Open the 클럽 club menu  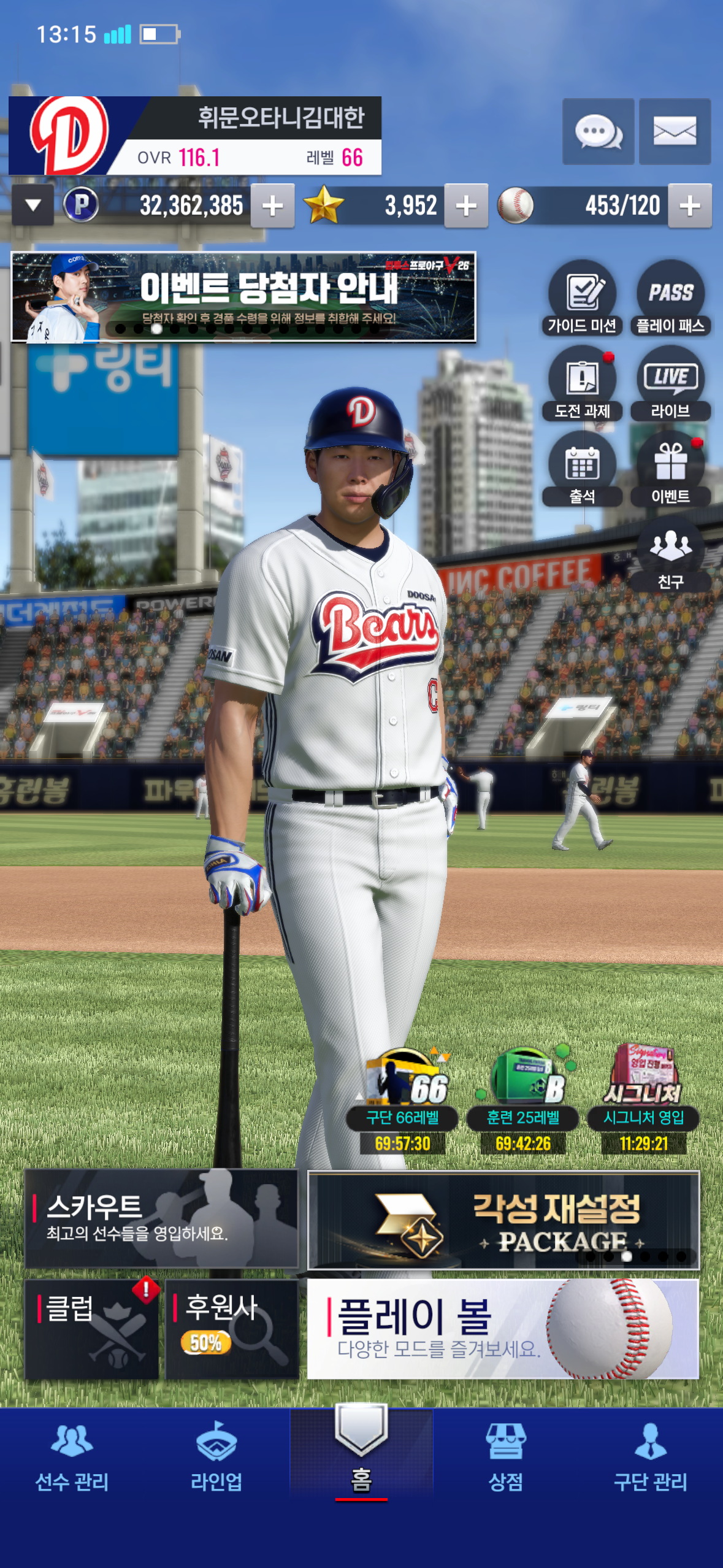92,1329
